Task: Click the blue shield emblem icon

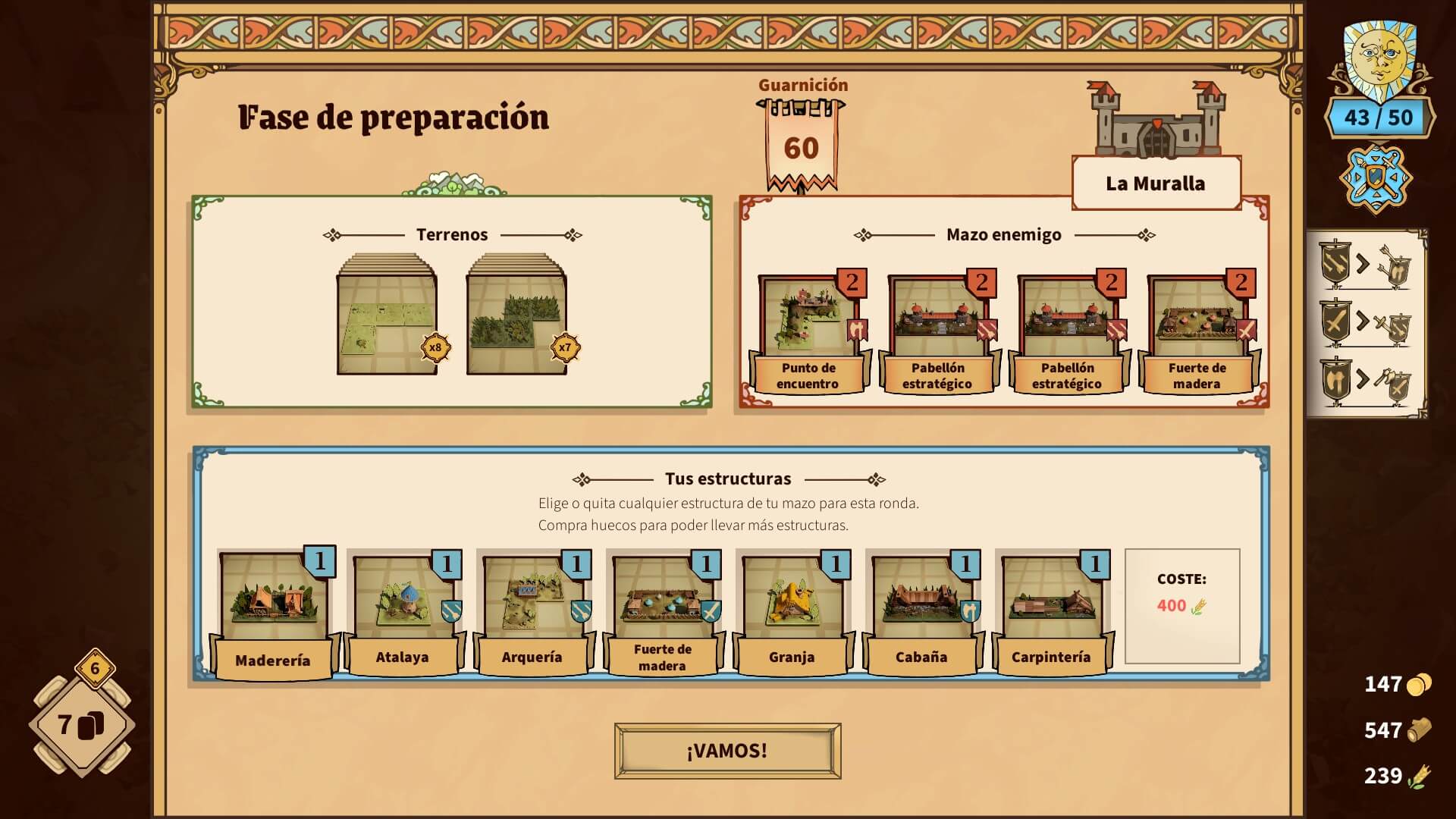Action: (x=1376, y=180)
